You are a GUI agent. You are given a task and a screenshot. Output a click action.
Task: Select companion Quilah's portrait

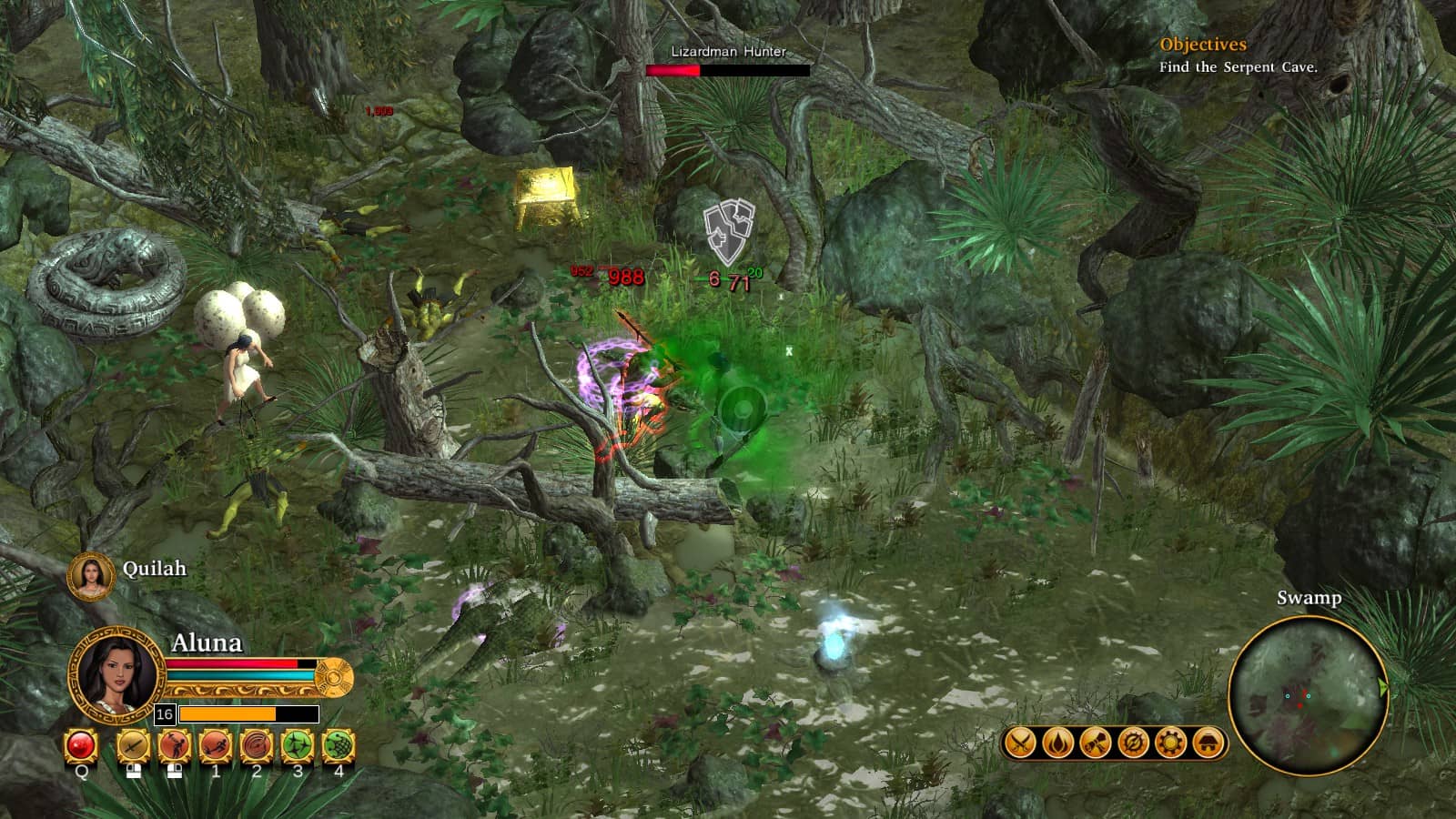90,576
